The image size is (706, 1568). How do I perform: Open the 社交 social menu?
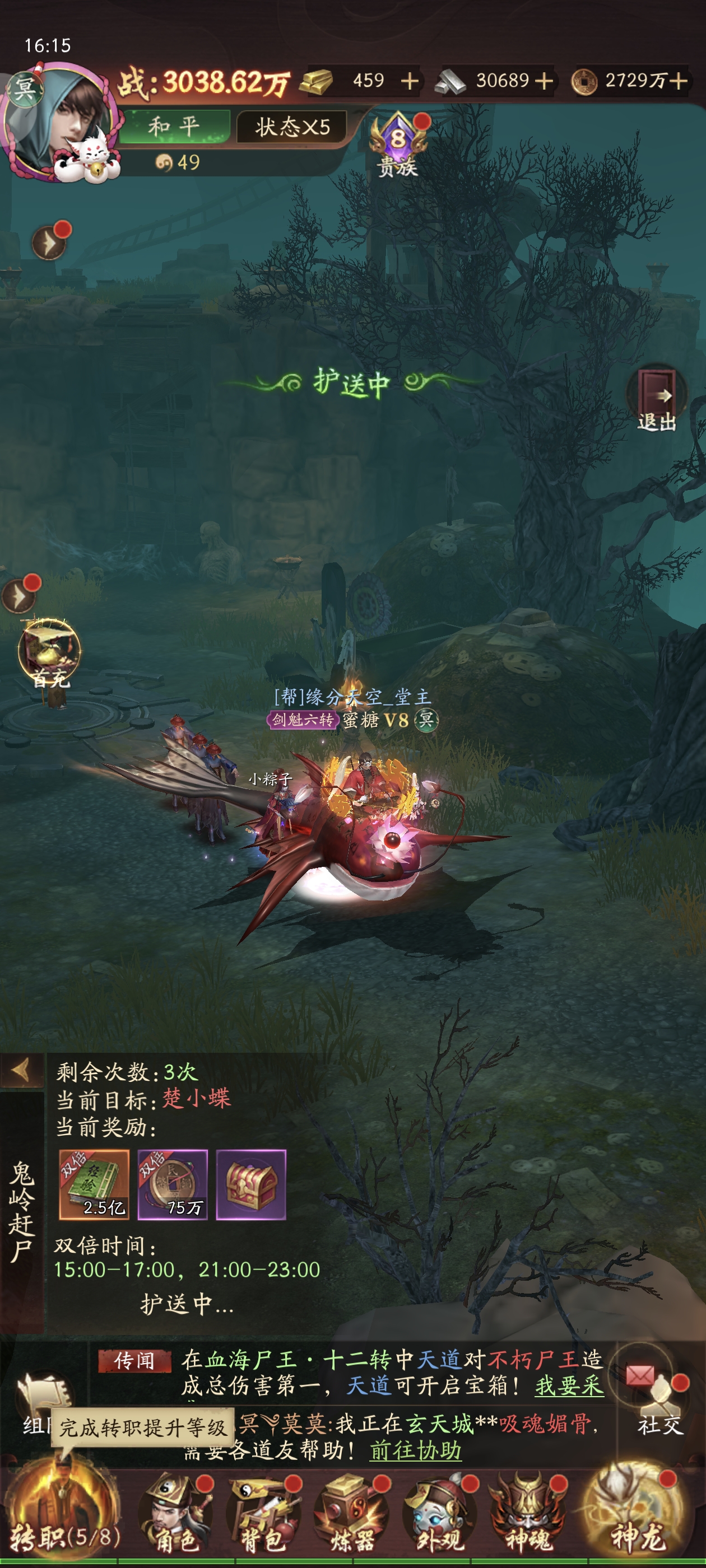coord(659,1400)
